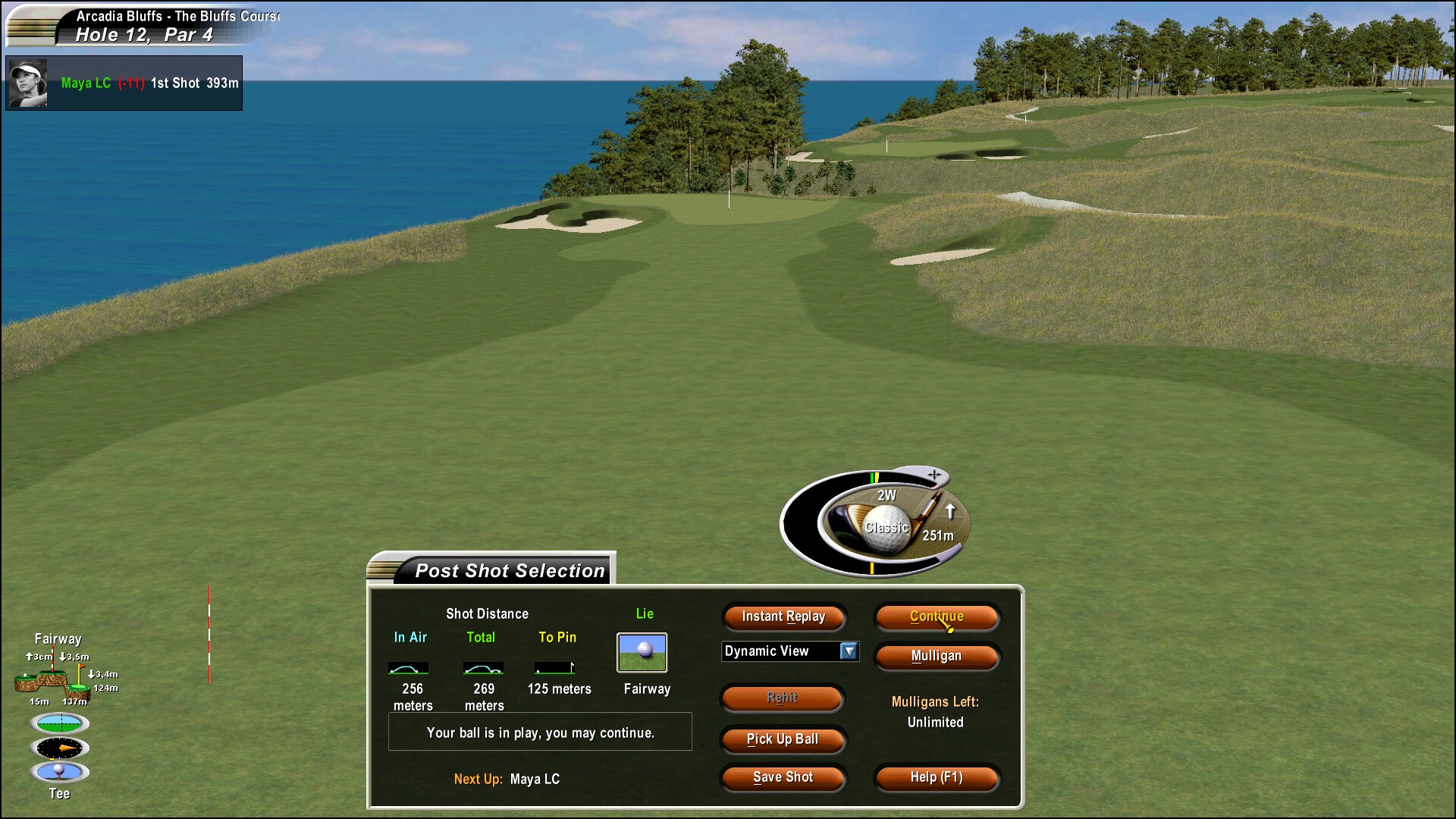1456x819 pixels.
Task: Click Maya LC's player portrait
Action: pos(27,83)
